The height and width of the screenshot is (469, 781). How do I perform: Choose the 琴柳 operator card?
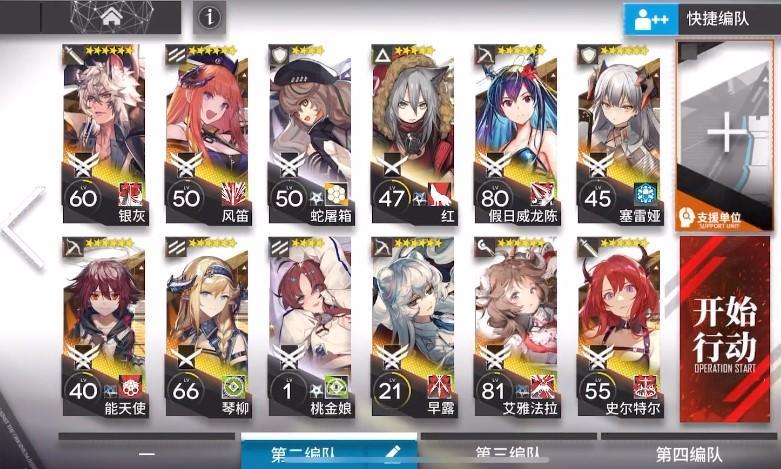point(206,327)
